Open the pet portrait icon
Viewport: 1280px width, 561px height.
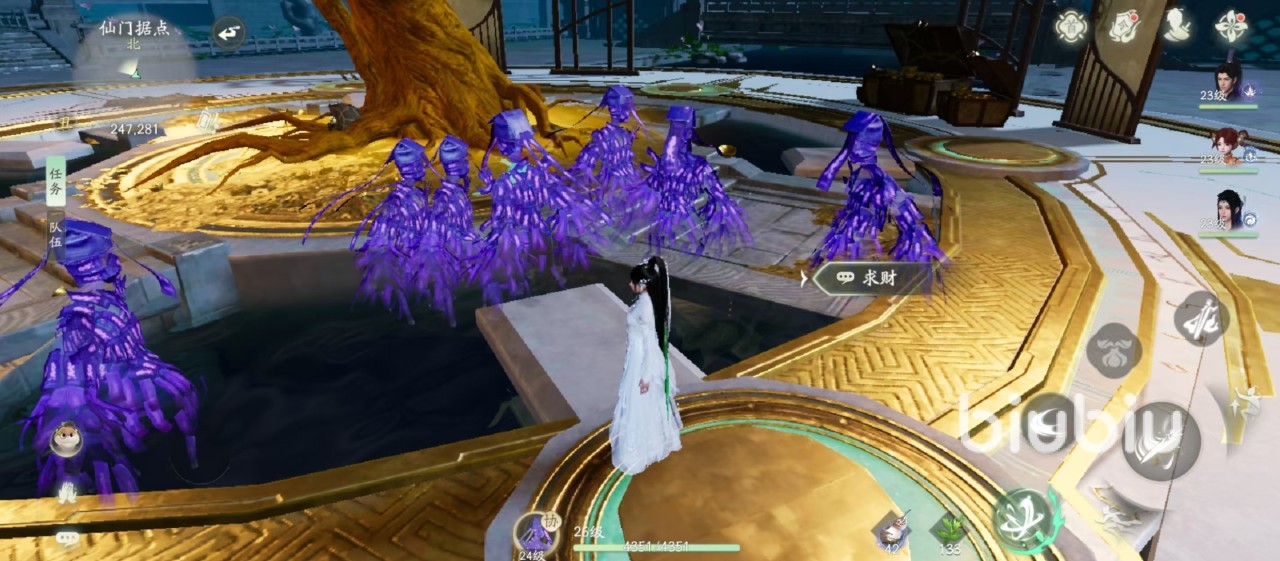[66, 439]
